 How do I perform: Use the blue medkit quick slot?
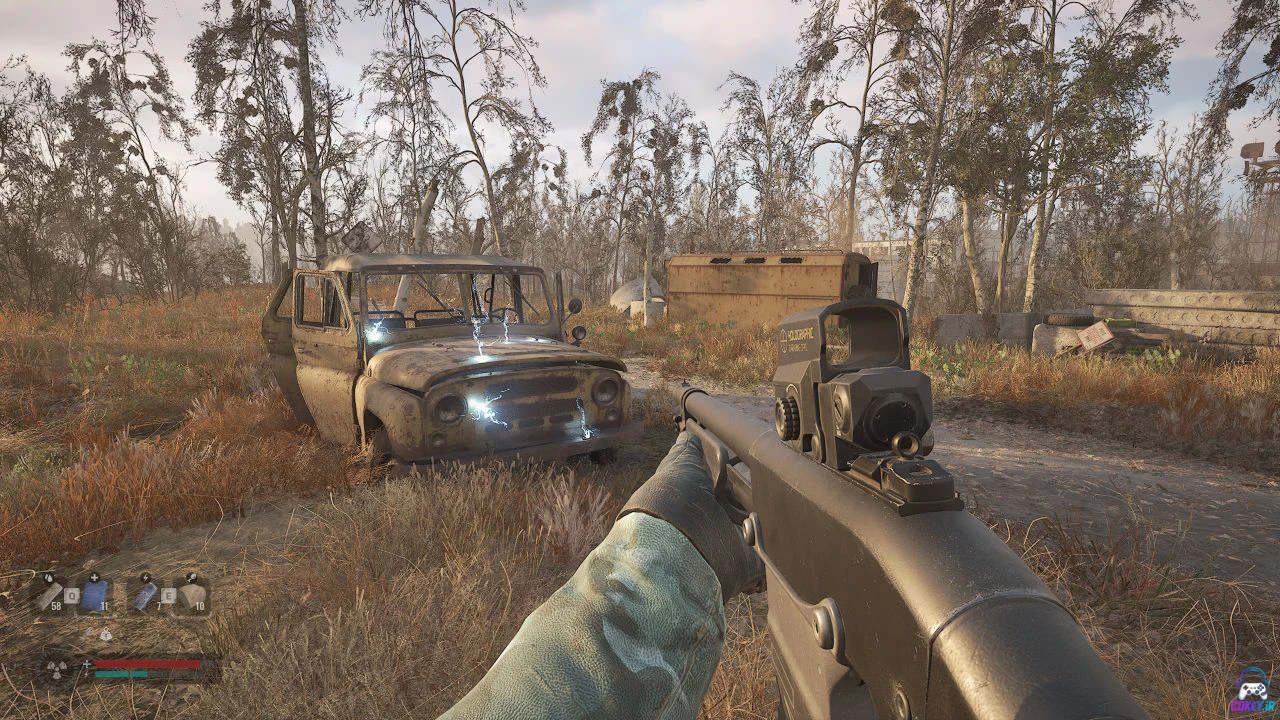(94, 595)
